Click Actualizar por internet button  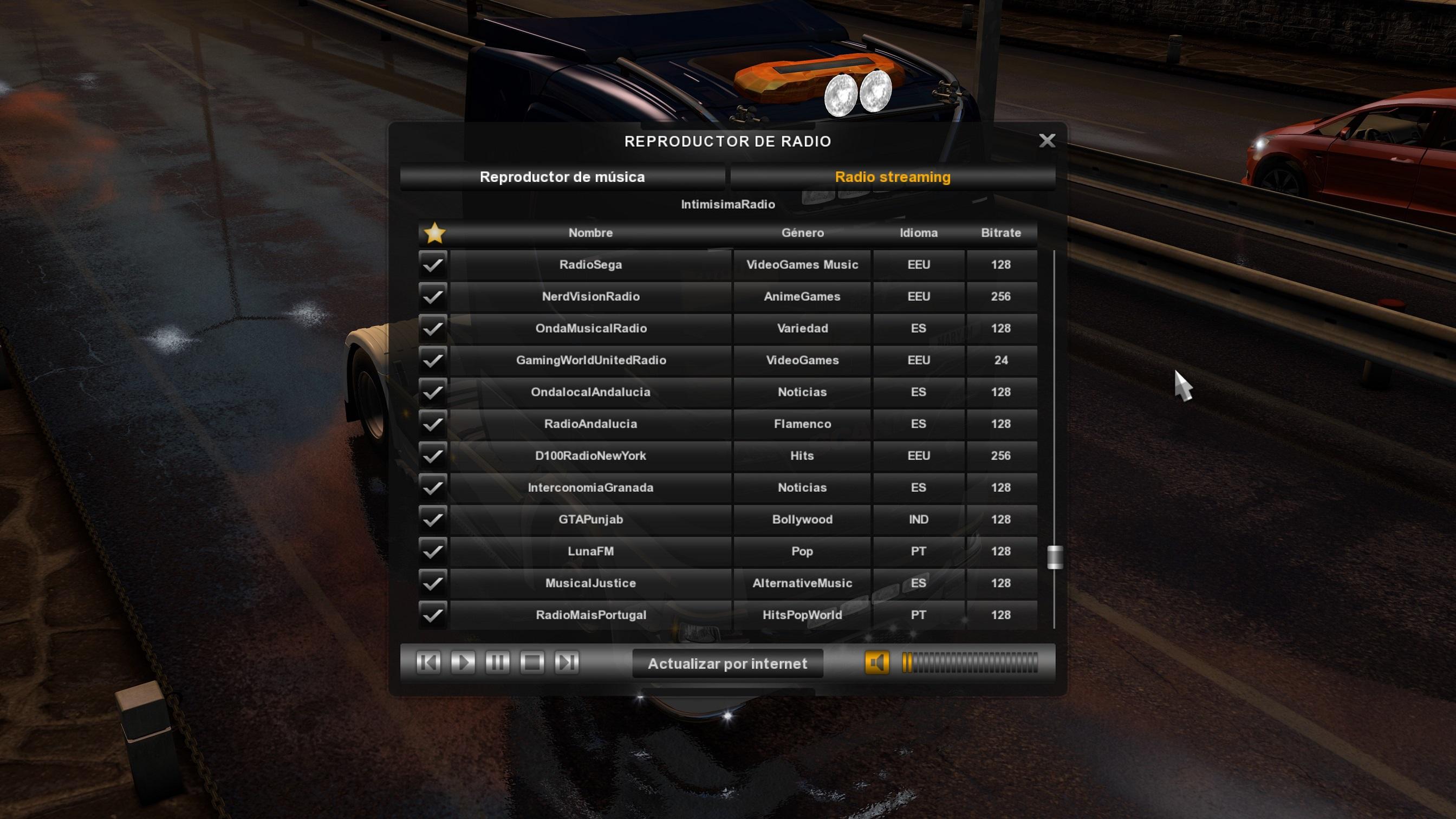(727, 664)
